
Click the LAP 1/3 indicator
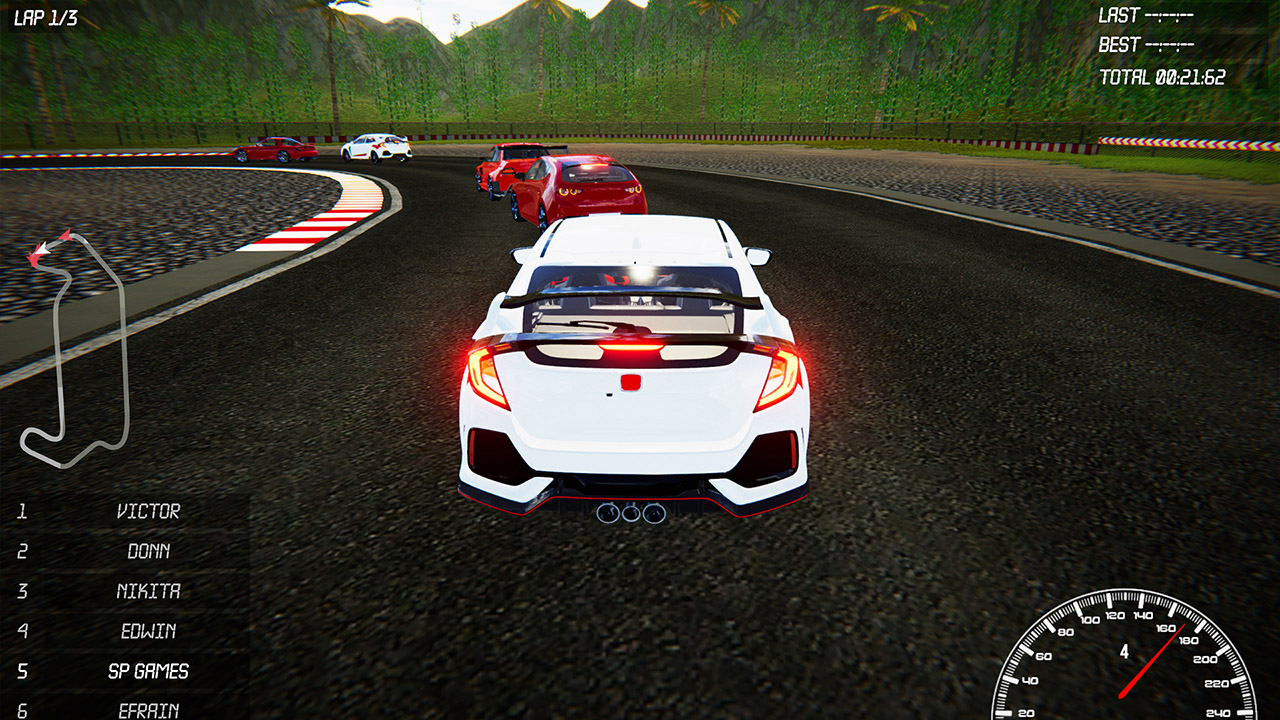tap(45, 16)
